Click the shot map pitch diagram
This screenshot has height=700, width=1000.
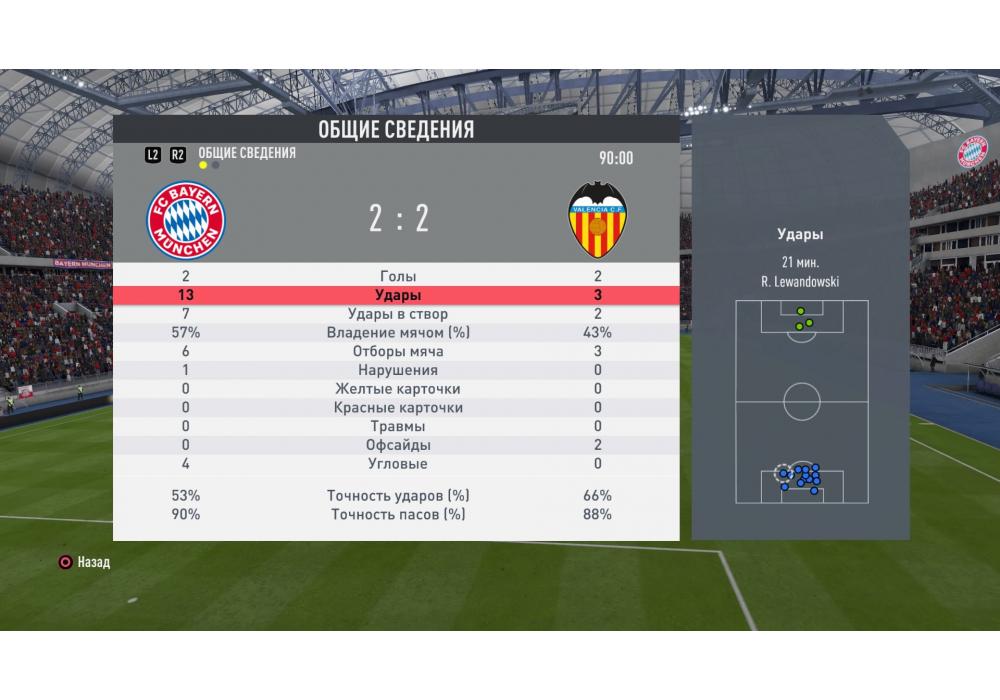(x=801, y=402)
